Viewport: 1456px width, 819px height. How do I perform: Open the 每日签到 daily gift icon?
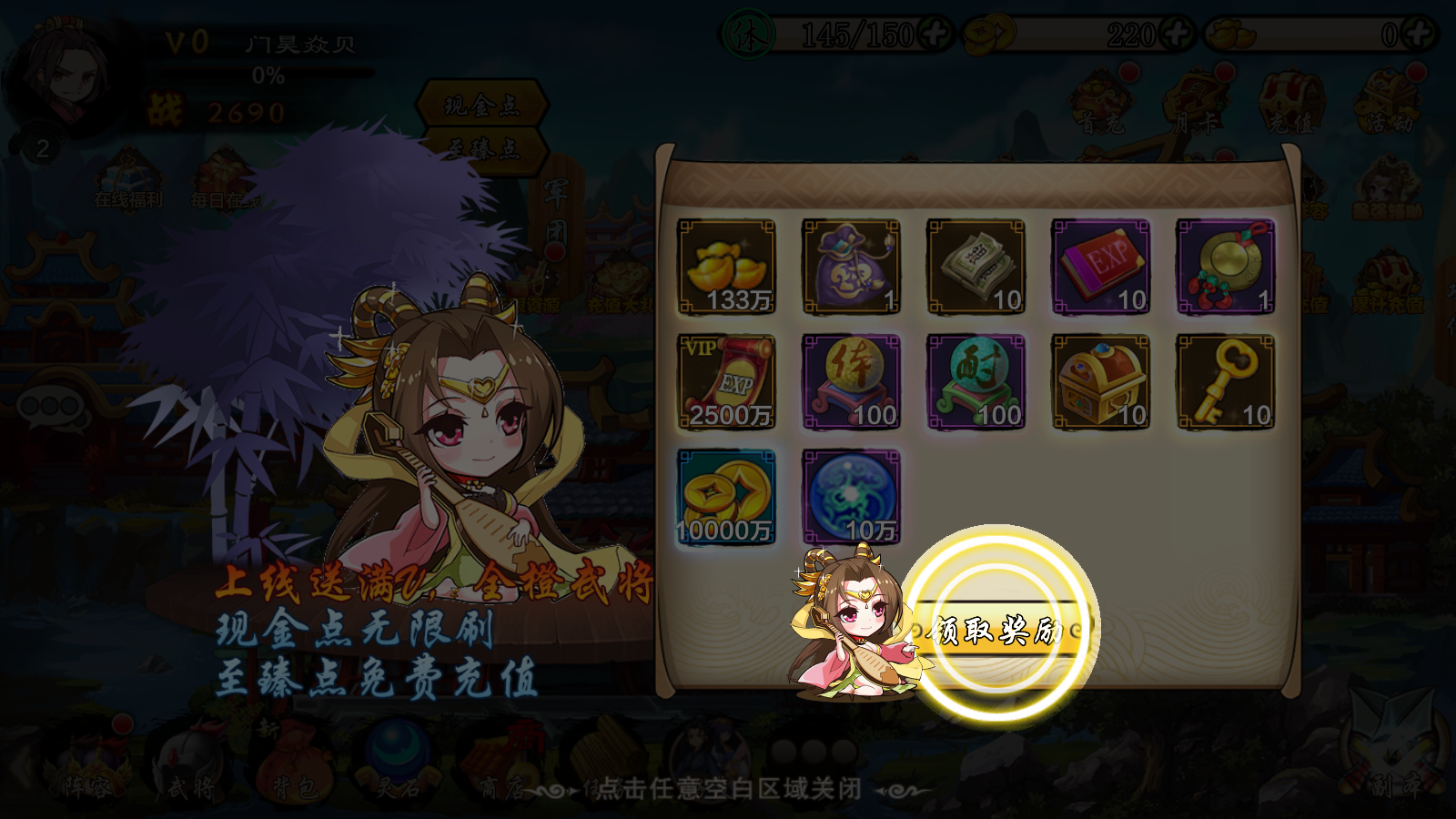pyautogui.click(x=218, y=173)
